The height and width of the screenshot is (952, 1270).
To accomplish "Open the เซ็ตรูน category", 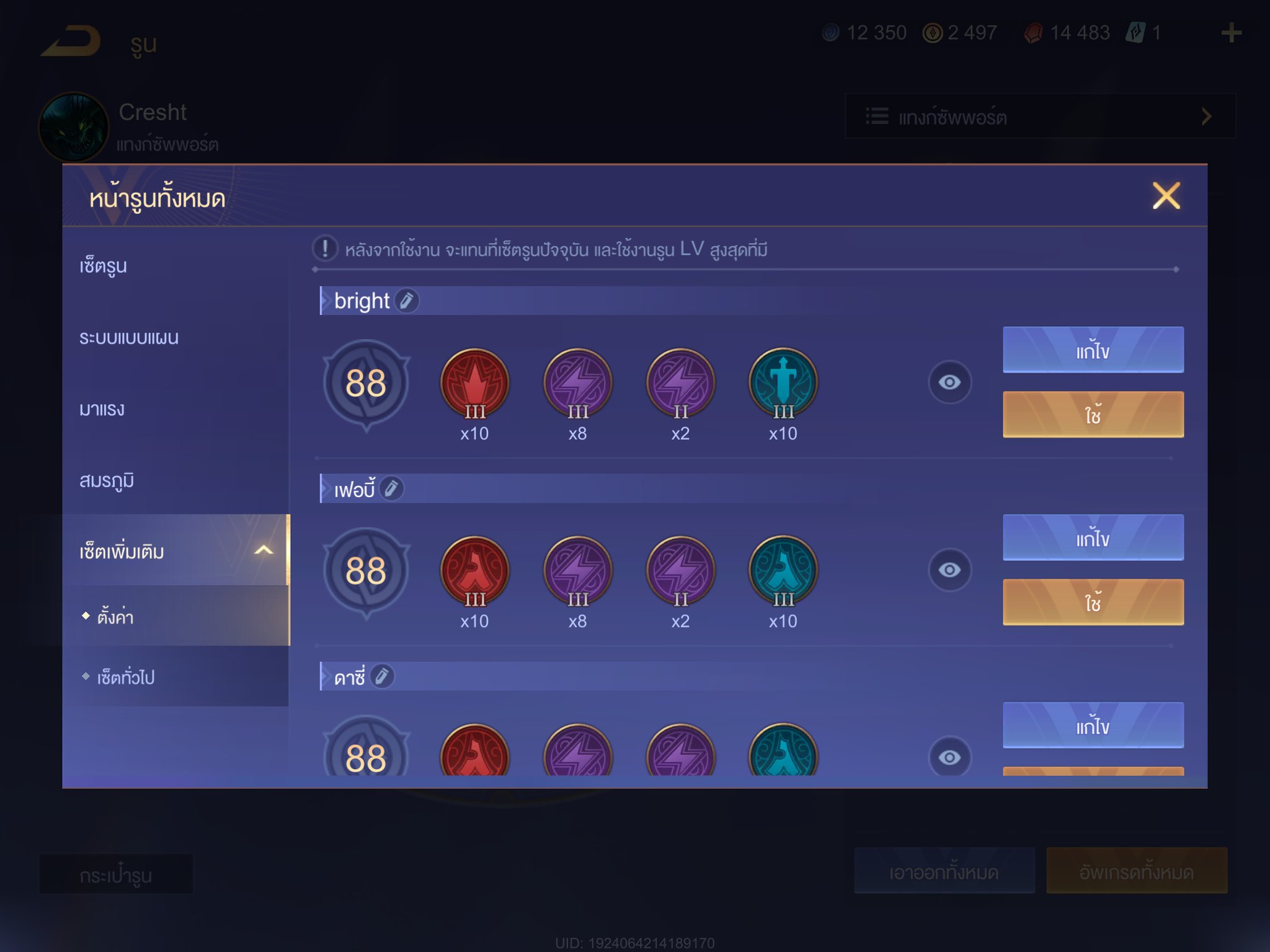I will click(104, 266).
